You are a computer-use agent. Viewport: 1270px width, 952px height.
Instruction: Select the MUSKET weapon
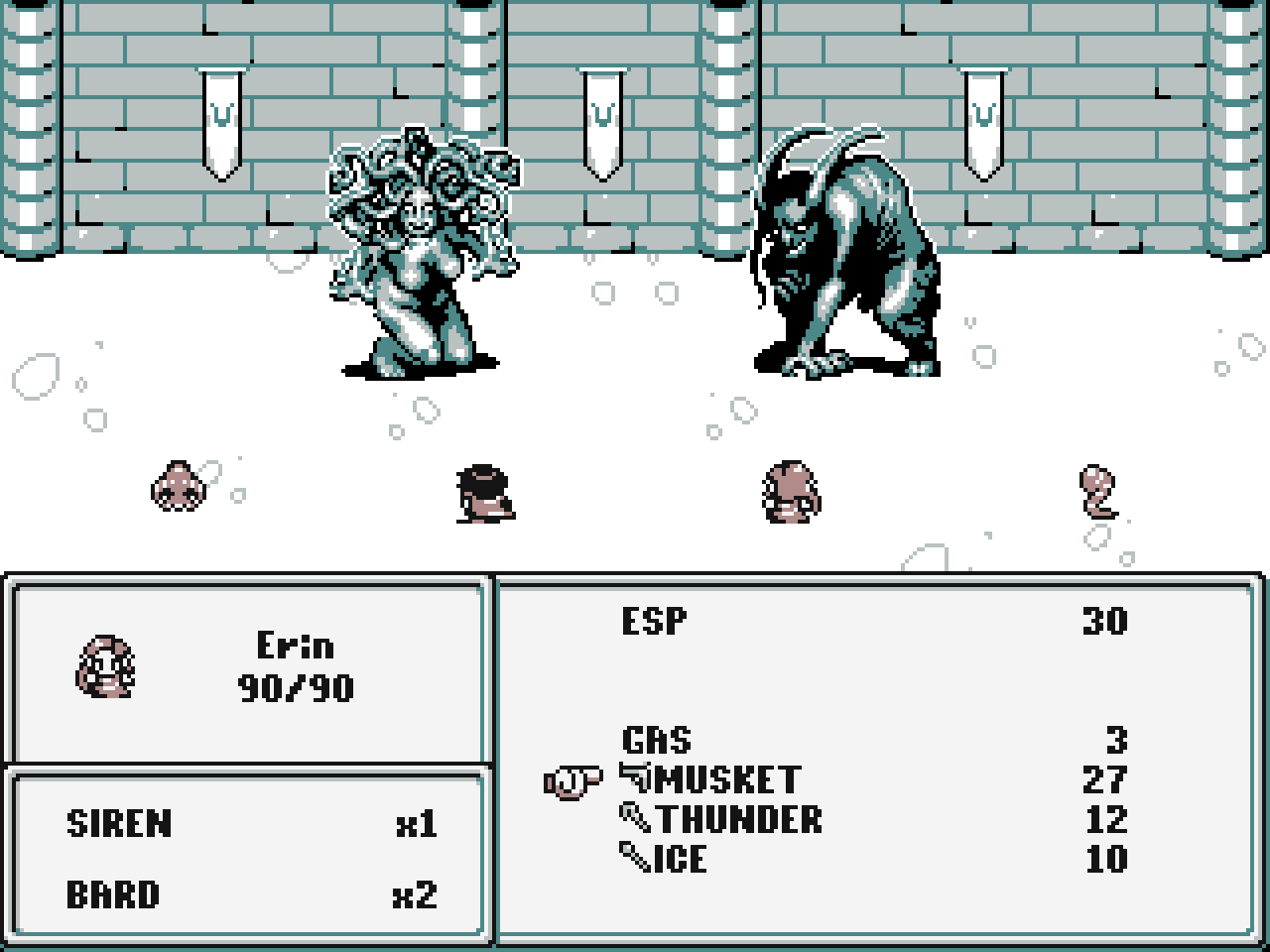click(728, 780)
